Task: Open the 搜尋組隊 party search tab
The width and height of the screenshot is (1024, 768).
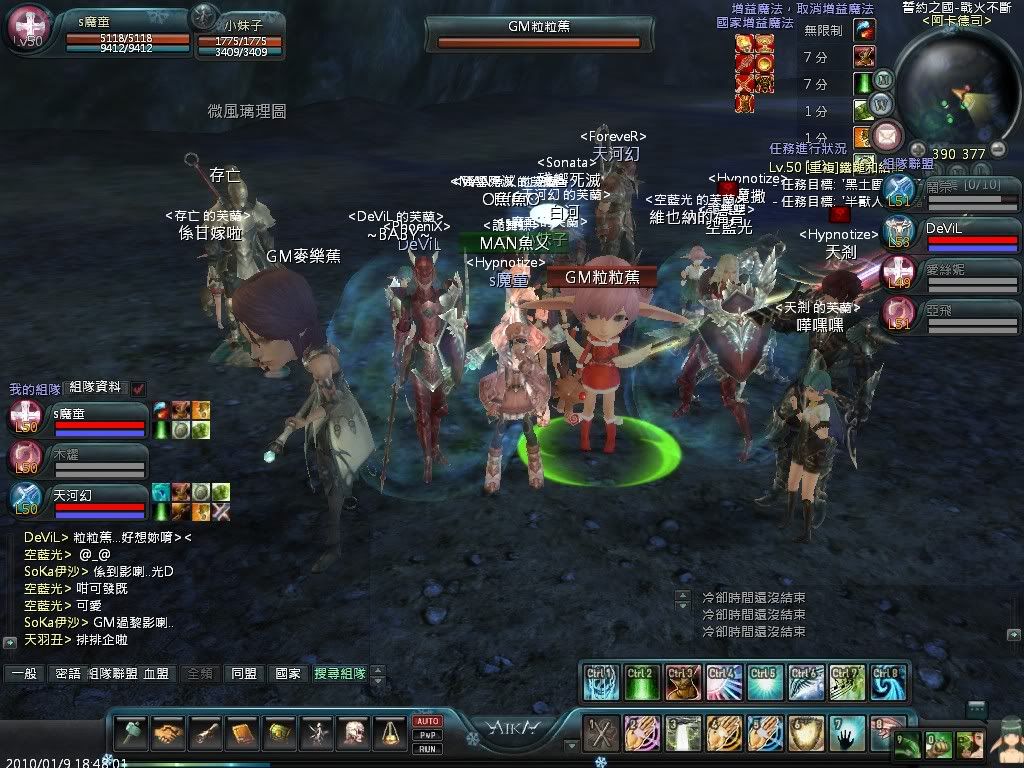Action: [340, 674]
